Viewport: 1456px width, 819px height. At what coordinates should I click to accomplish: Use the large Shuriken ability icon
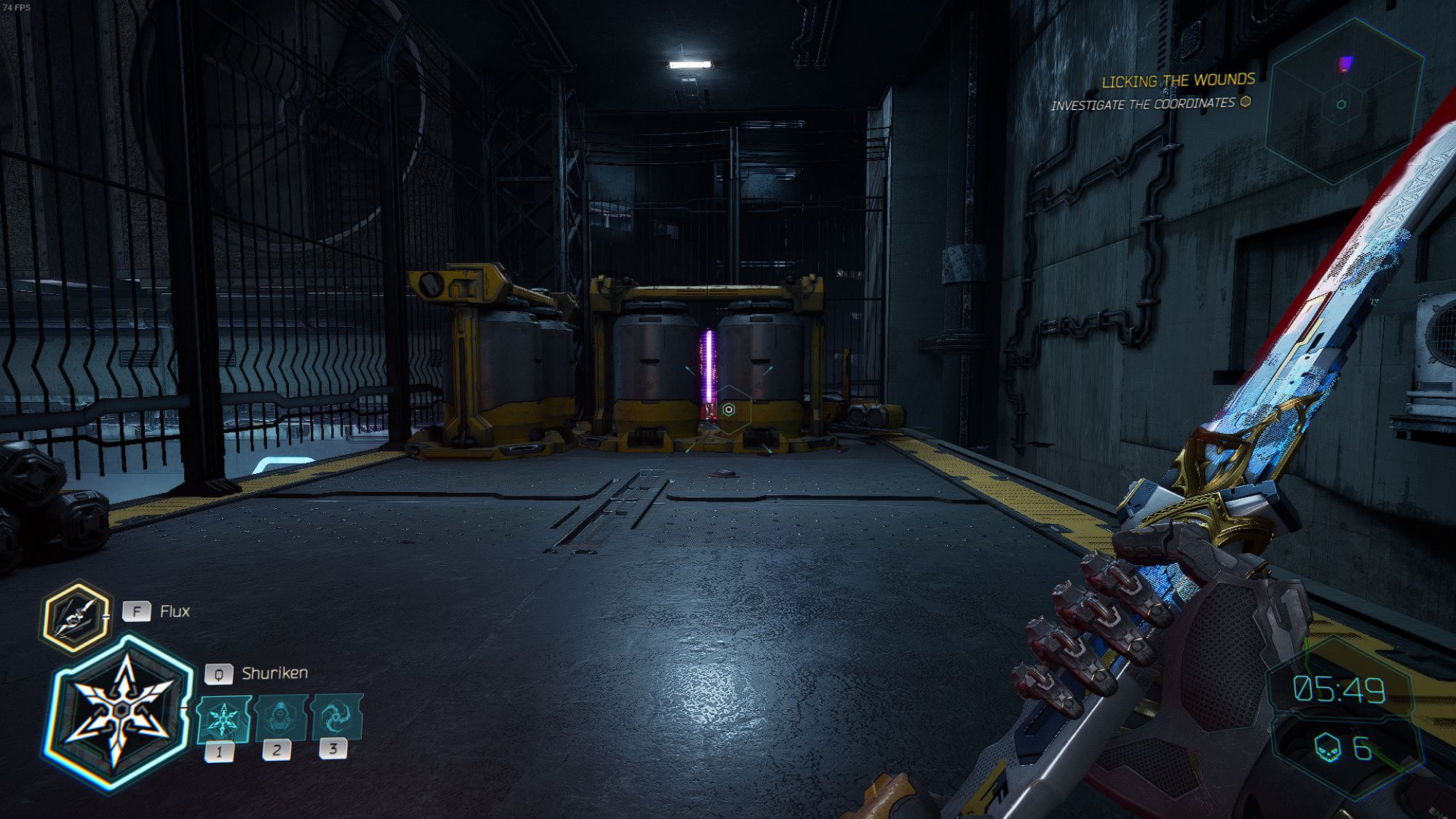pos(120,712)
